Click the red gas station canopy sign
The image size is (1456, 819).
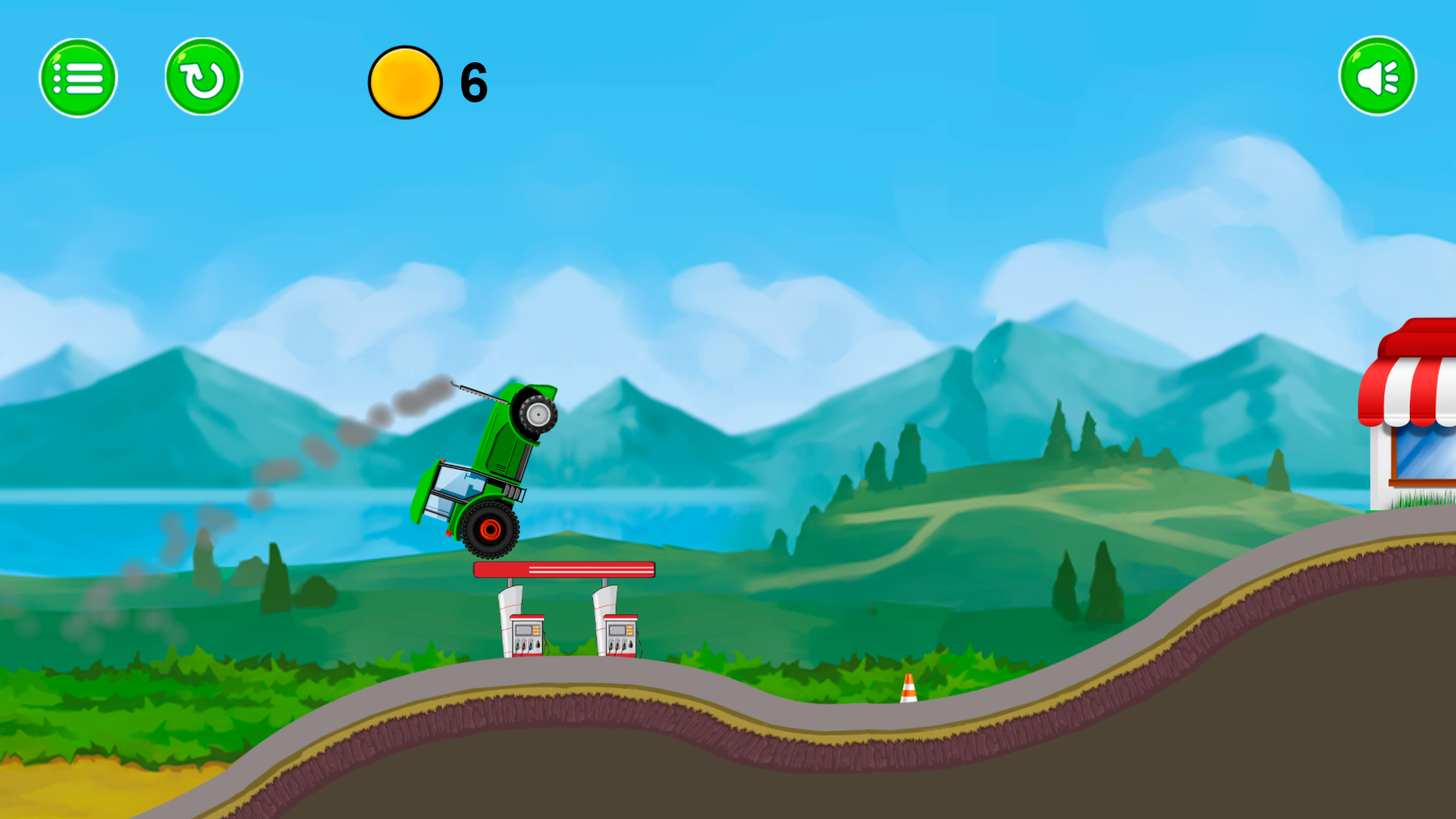(563, 569)
